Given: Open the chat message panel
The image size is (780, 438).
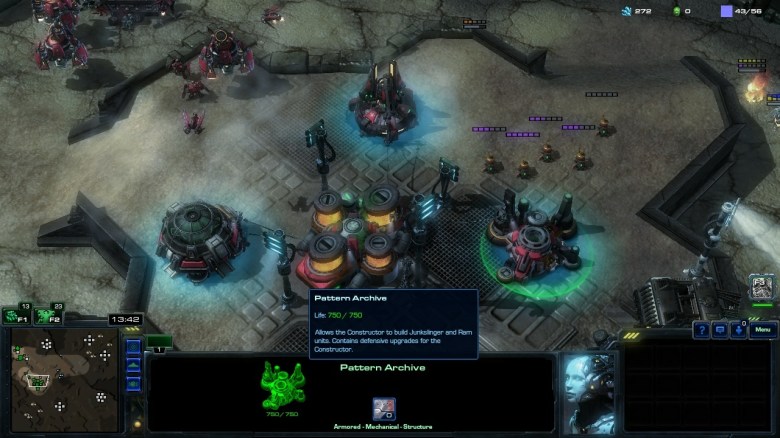Looking at the screenshot, I should pyautogui.click(x=720, y=330).
